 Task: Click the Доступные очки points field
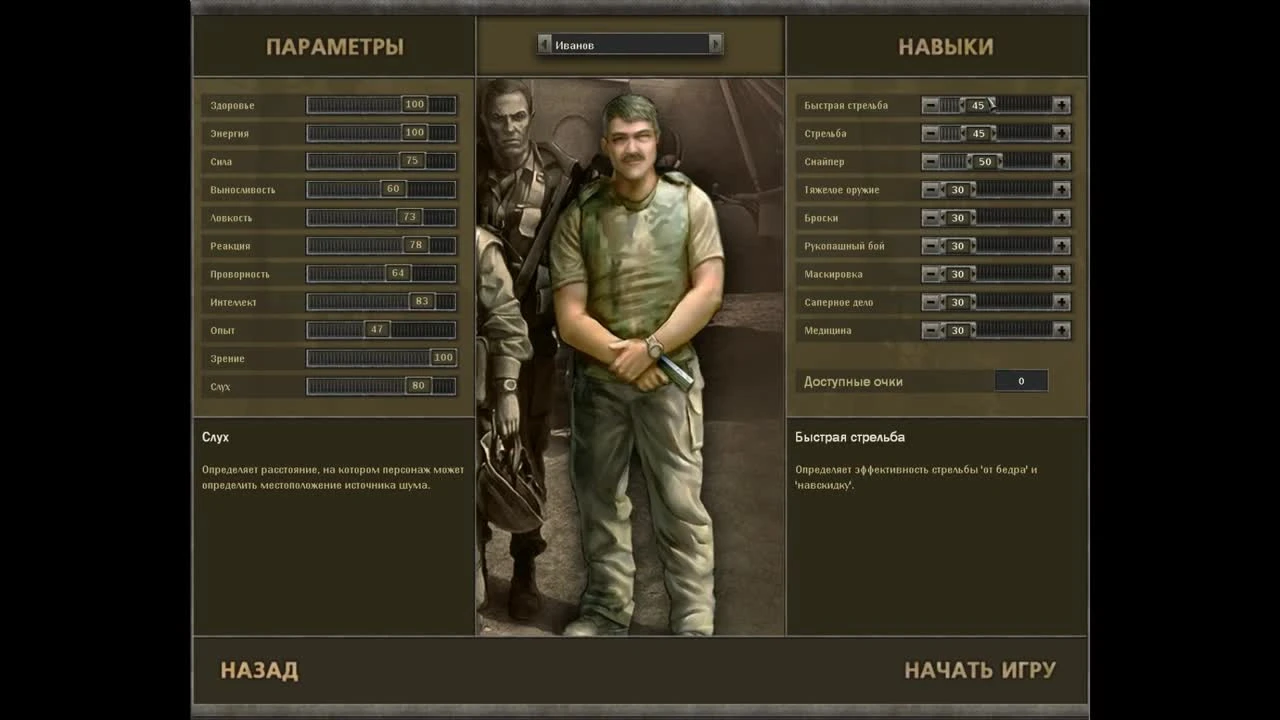point(1020,380)
